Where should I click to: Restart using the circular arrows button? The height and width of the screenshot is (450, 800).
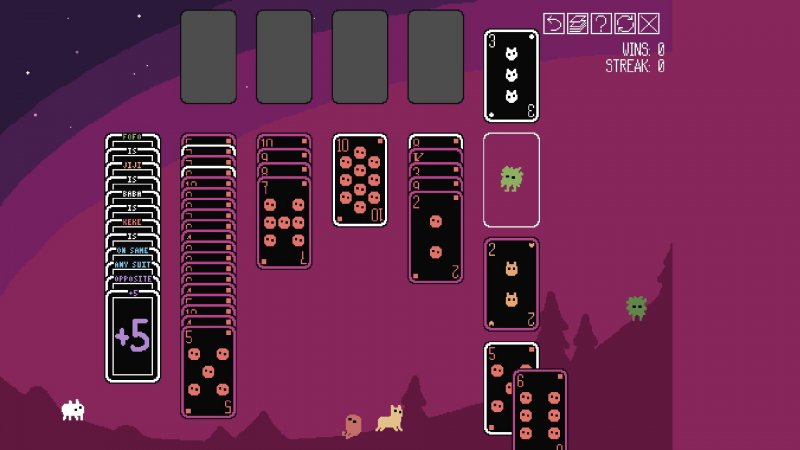tap(625, 23)
